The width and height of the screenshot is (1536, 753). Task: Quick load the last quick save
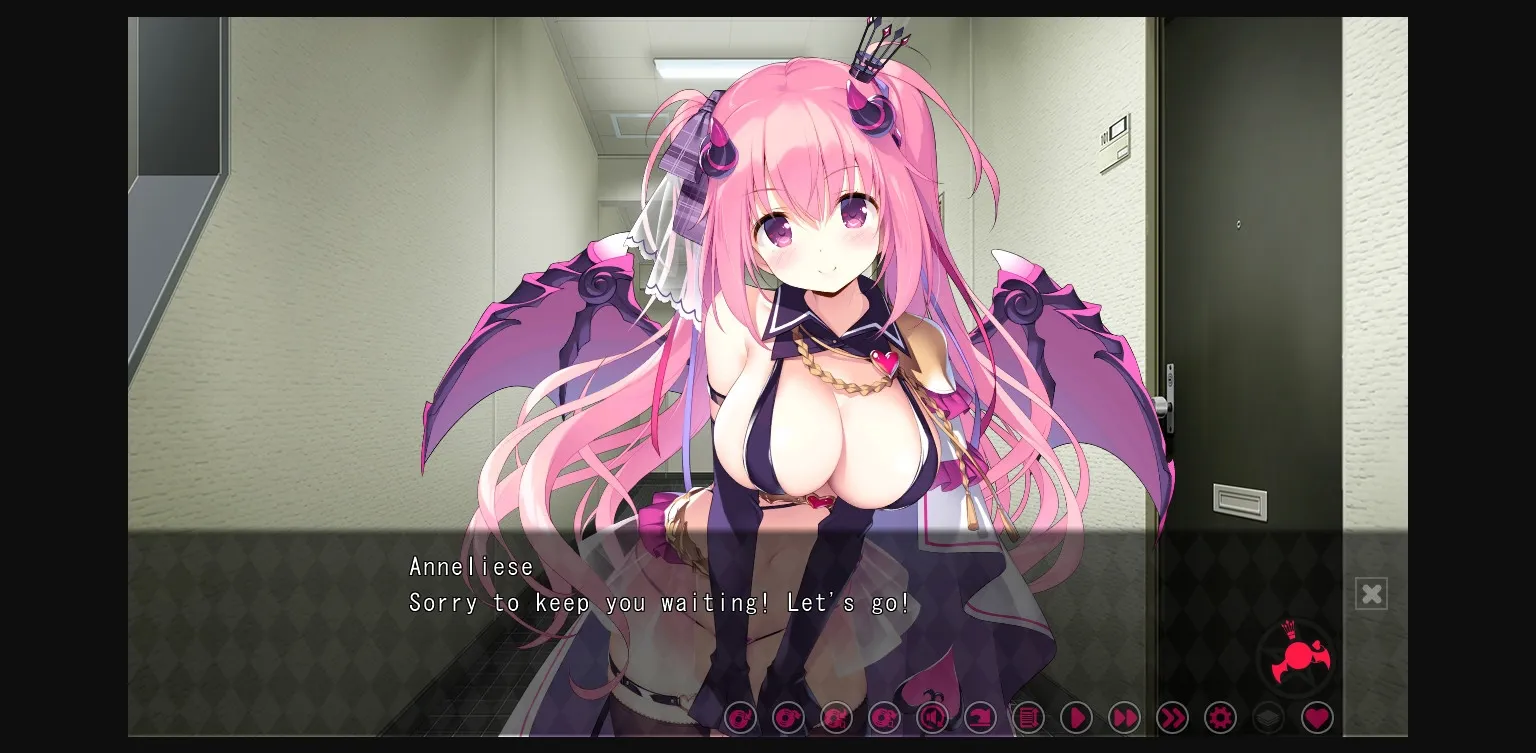(x=885, y=718)
